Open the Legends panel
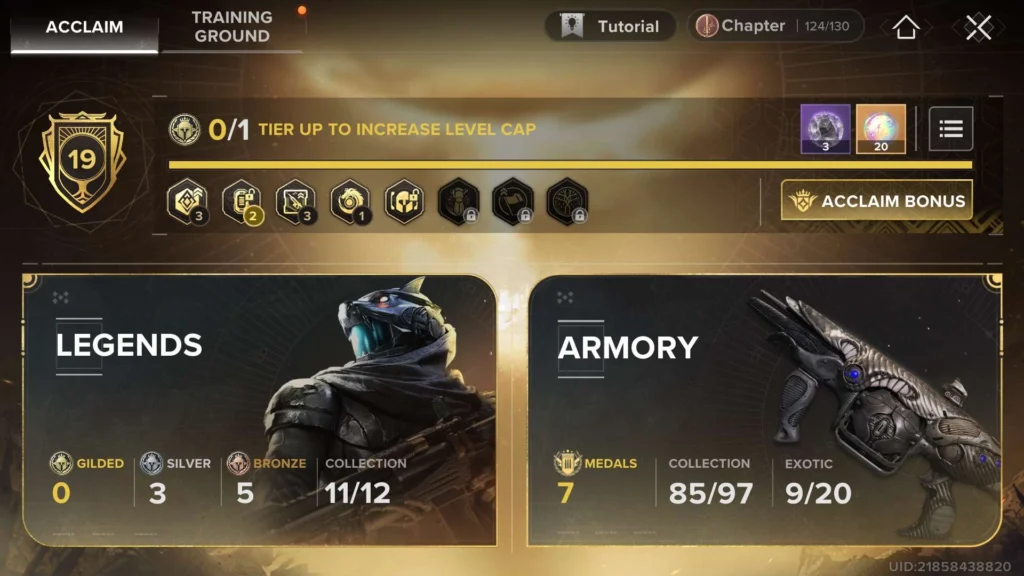 pos(259,410)
